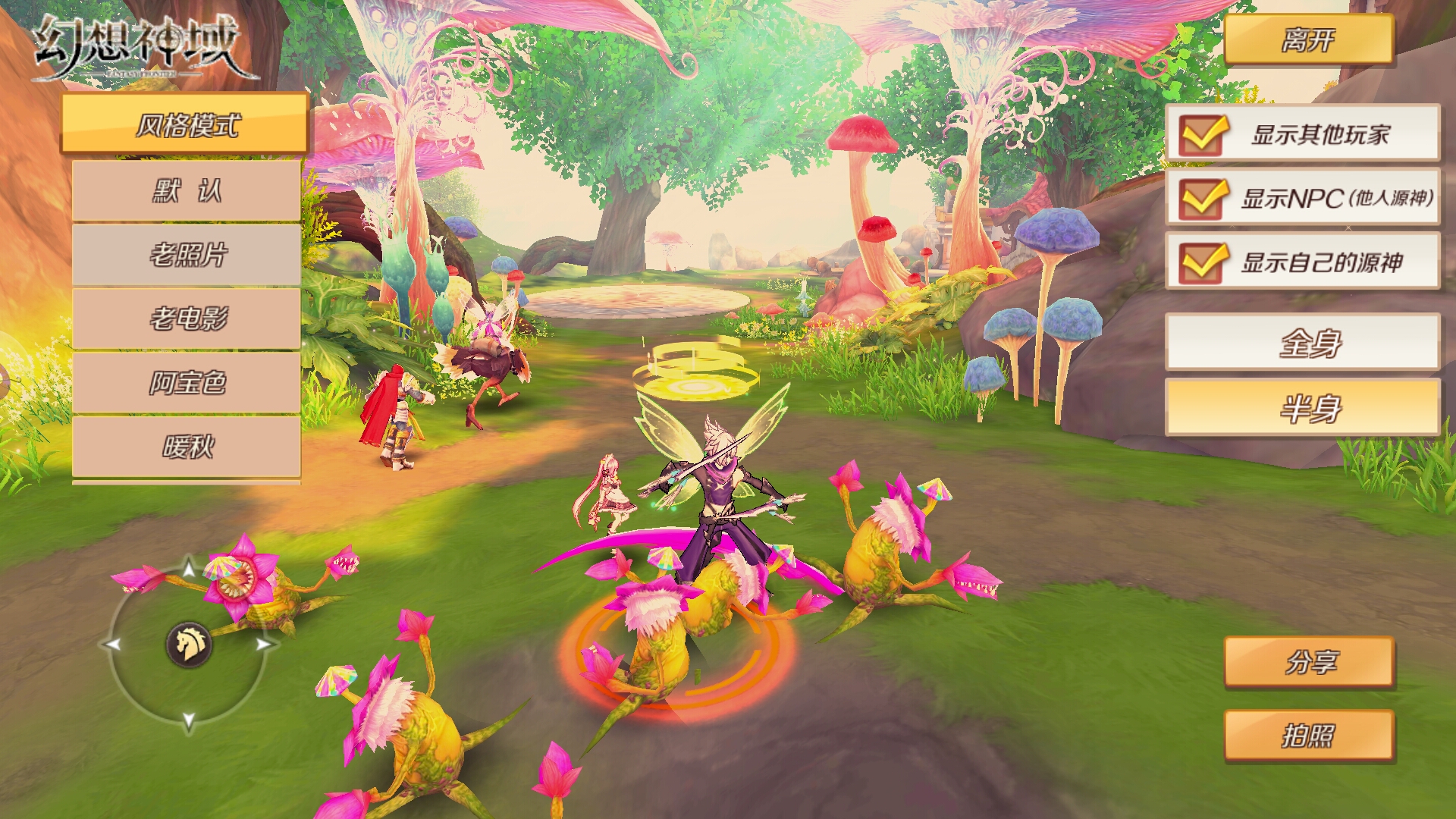Tap the joystick's left arrow

[113, 645]
